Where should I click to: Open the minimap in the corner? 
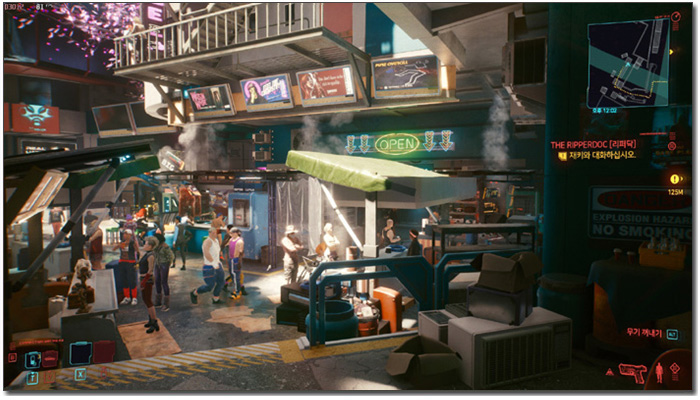click(x=627, y=60)
